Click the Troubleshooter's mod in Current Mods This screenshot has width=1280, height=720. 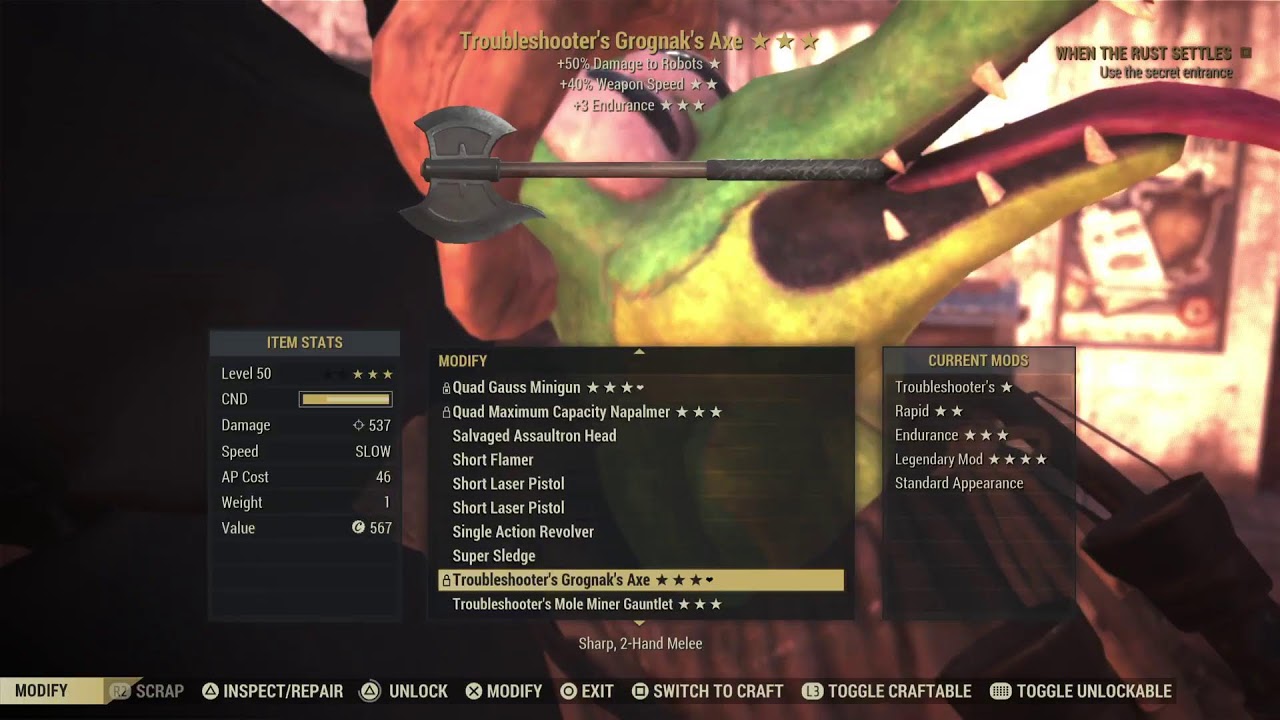click(953, 387)
